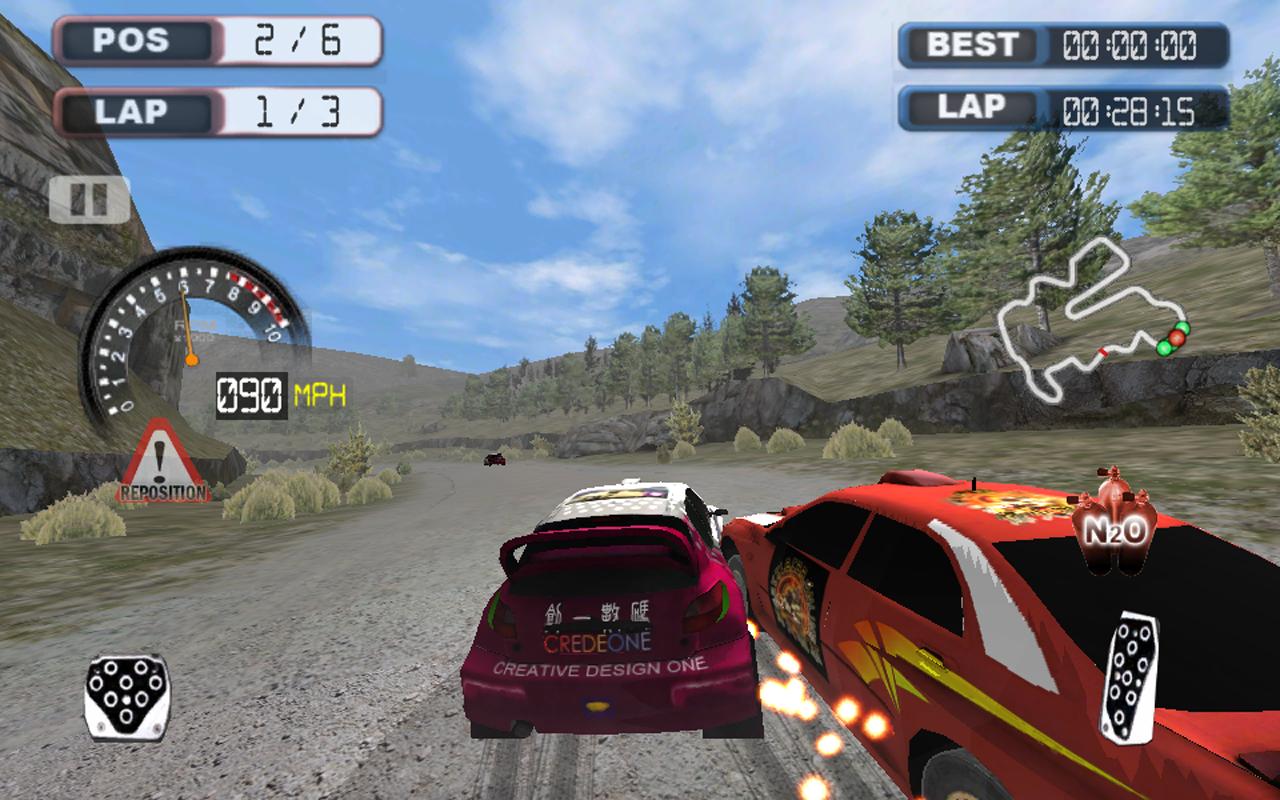Step on the brake pedal
1280x800 pixels.
[x=126, y=697]
